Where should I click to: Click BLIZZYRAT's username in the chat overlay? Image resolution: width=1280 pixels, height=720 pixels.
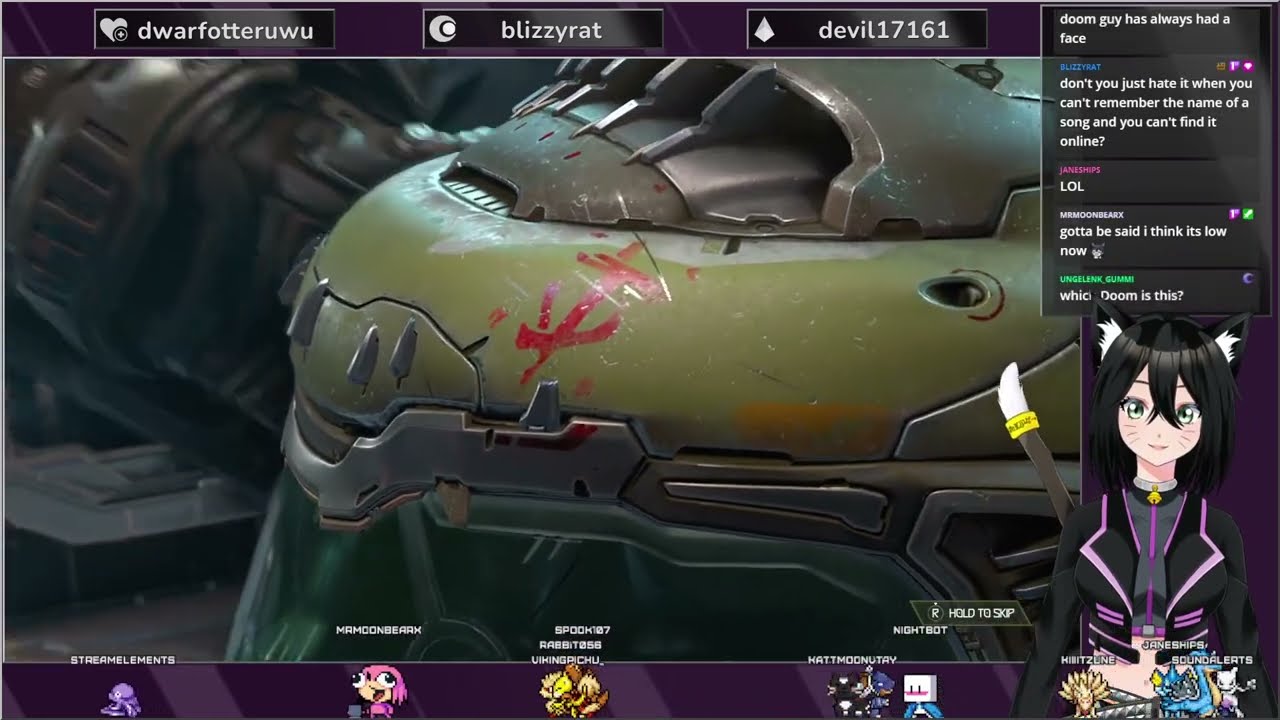pyautogui.click(x=1080, y=66)
